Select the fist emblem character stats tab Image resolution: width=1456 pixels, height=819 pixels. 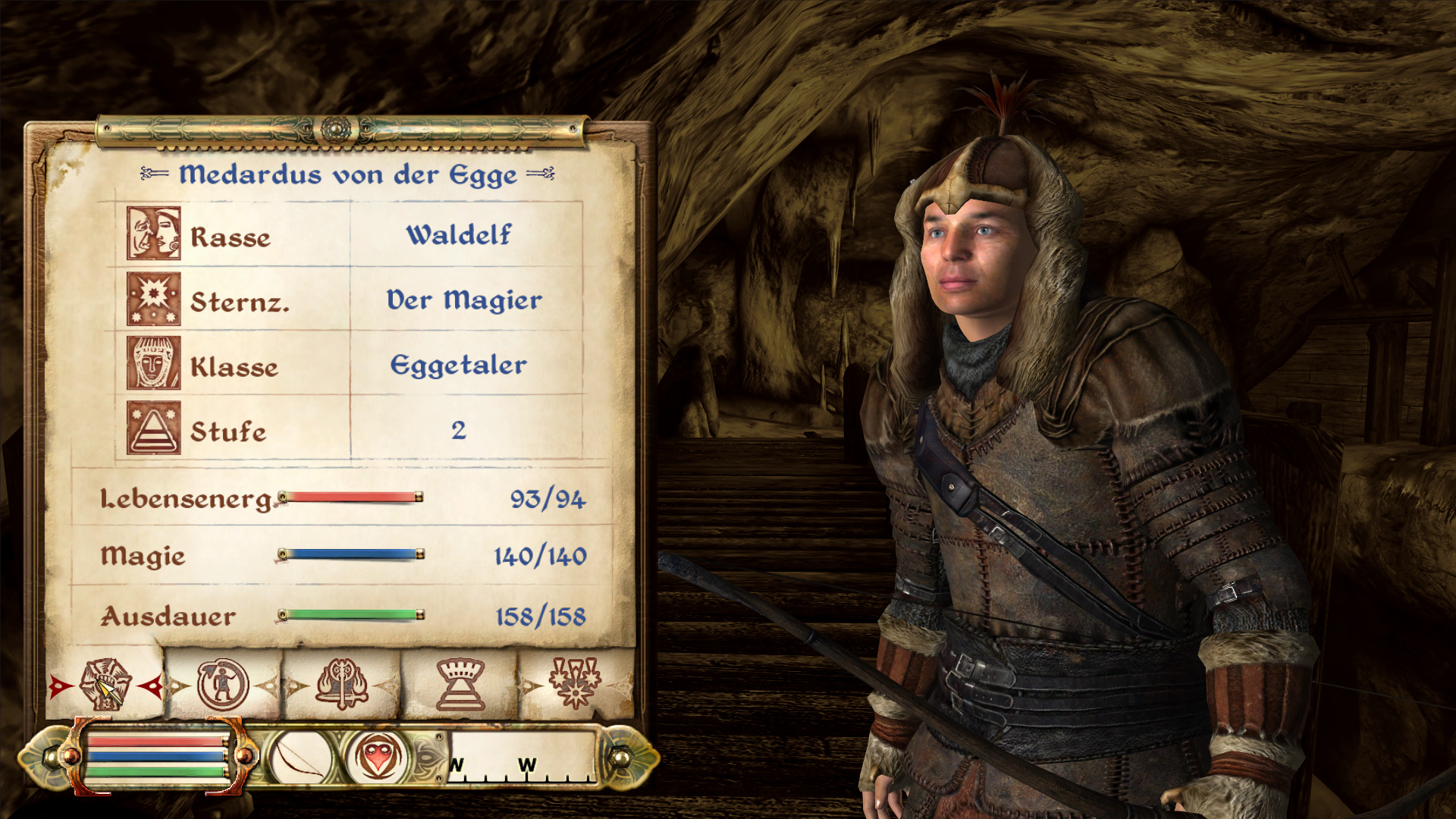point(105,684)
